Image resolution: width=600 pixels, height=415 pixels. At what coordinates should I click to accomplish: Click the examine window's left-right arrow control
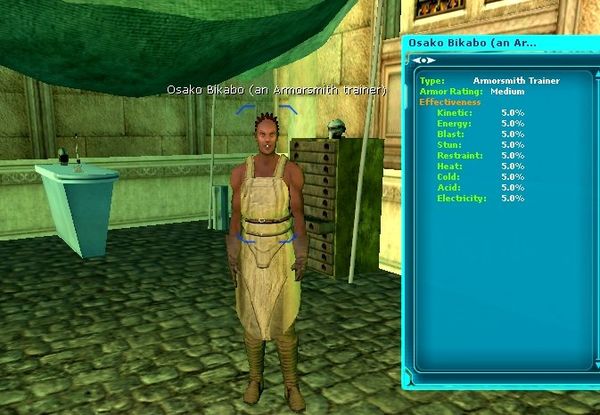pyautogui.click(x=423, y=61)
